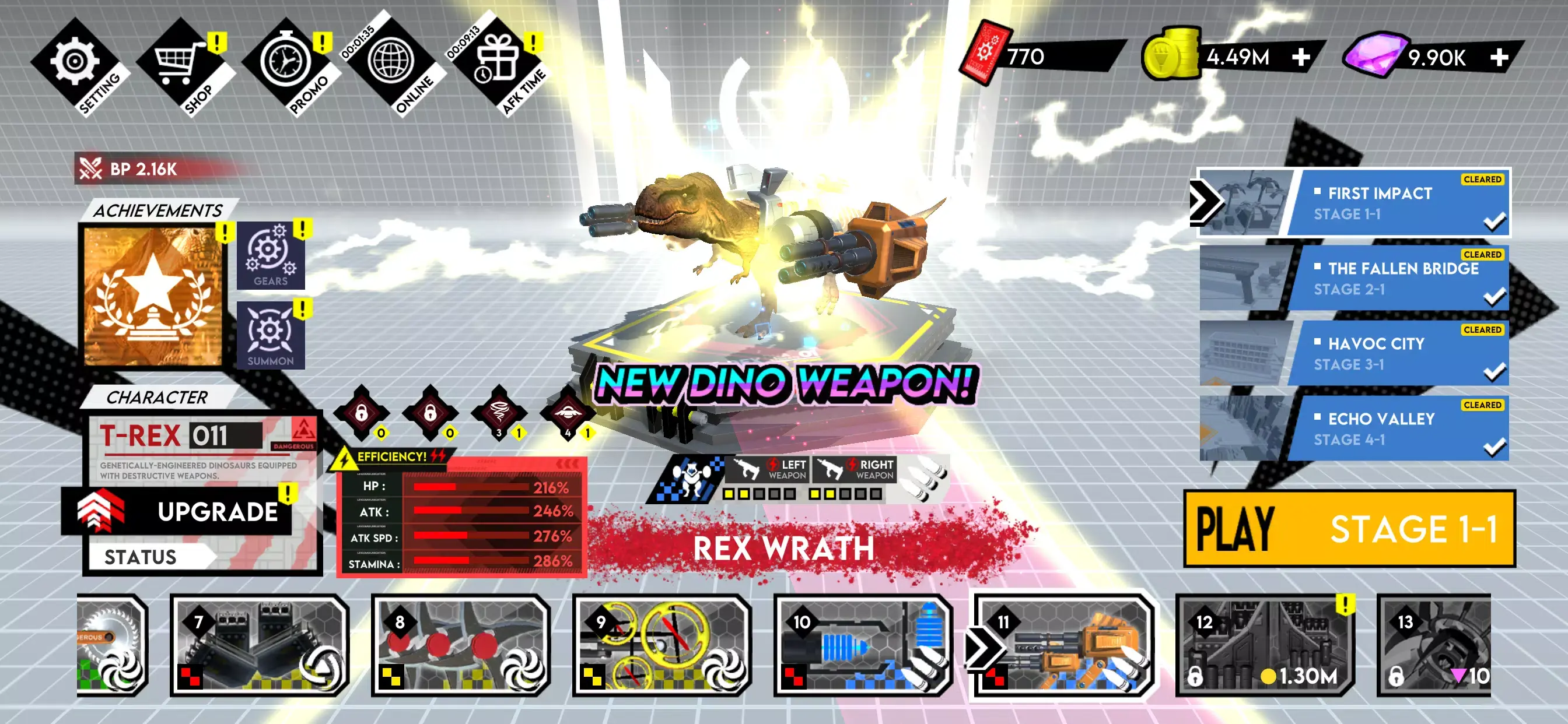Toggle the Left Weapon slot
This screenshot has width=1568, height=724.
pos(767,469)
